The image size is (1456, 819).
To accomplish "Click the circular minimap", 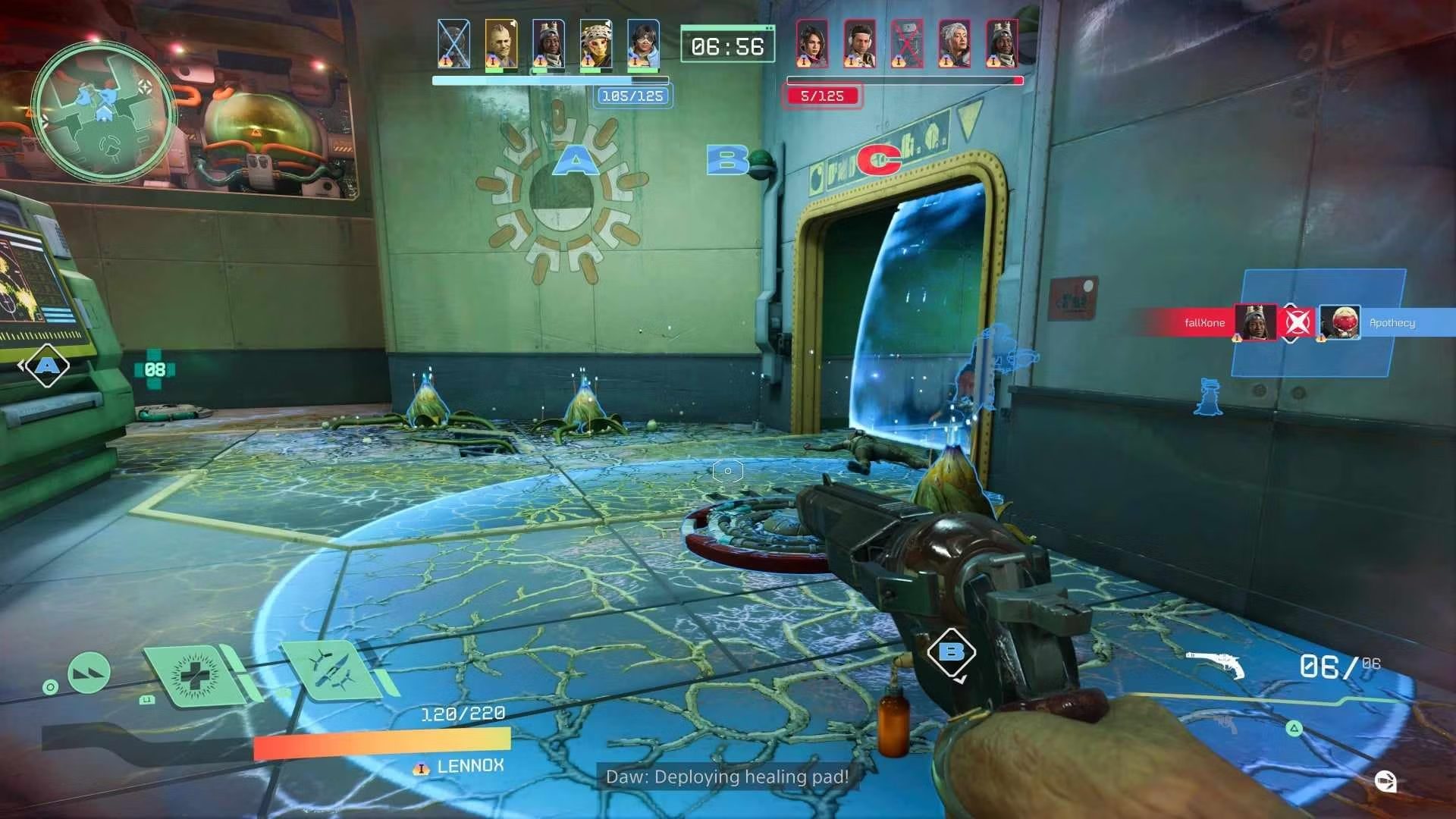I will pyautogui.click(x=104, y=112).
